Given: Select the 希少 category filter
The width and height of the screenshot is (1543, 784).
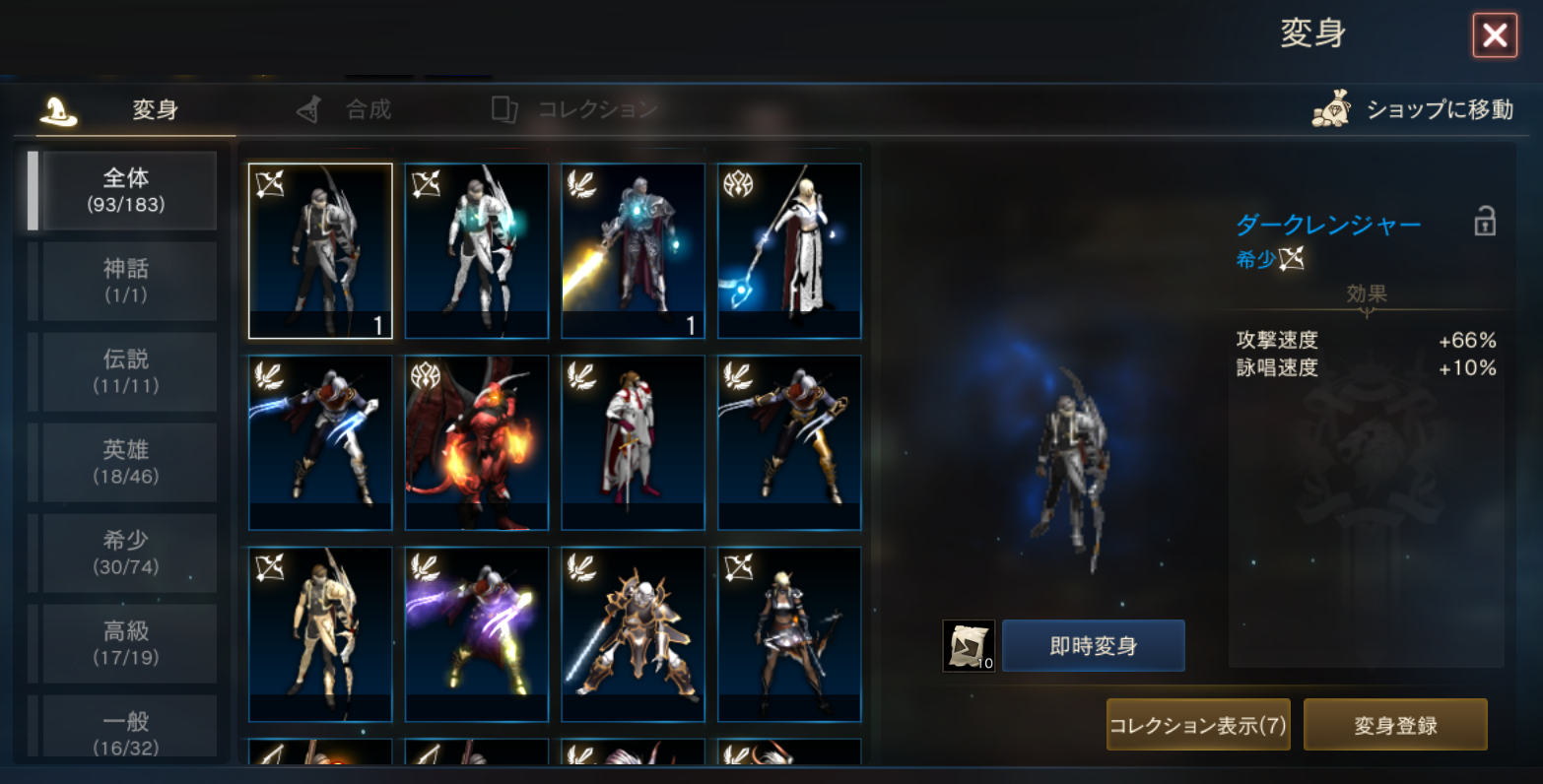Looking at the screenshot, I should tap(127, 553).
